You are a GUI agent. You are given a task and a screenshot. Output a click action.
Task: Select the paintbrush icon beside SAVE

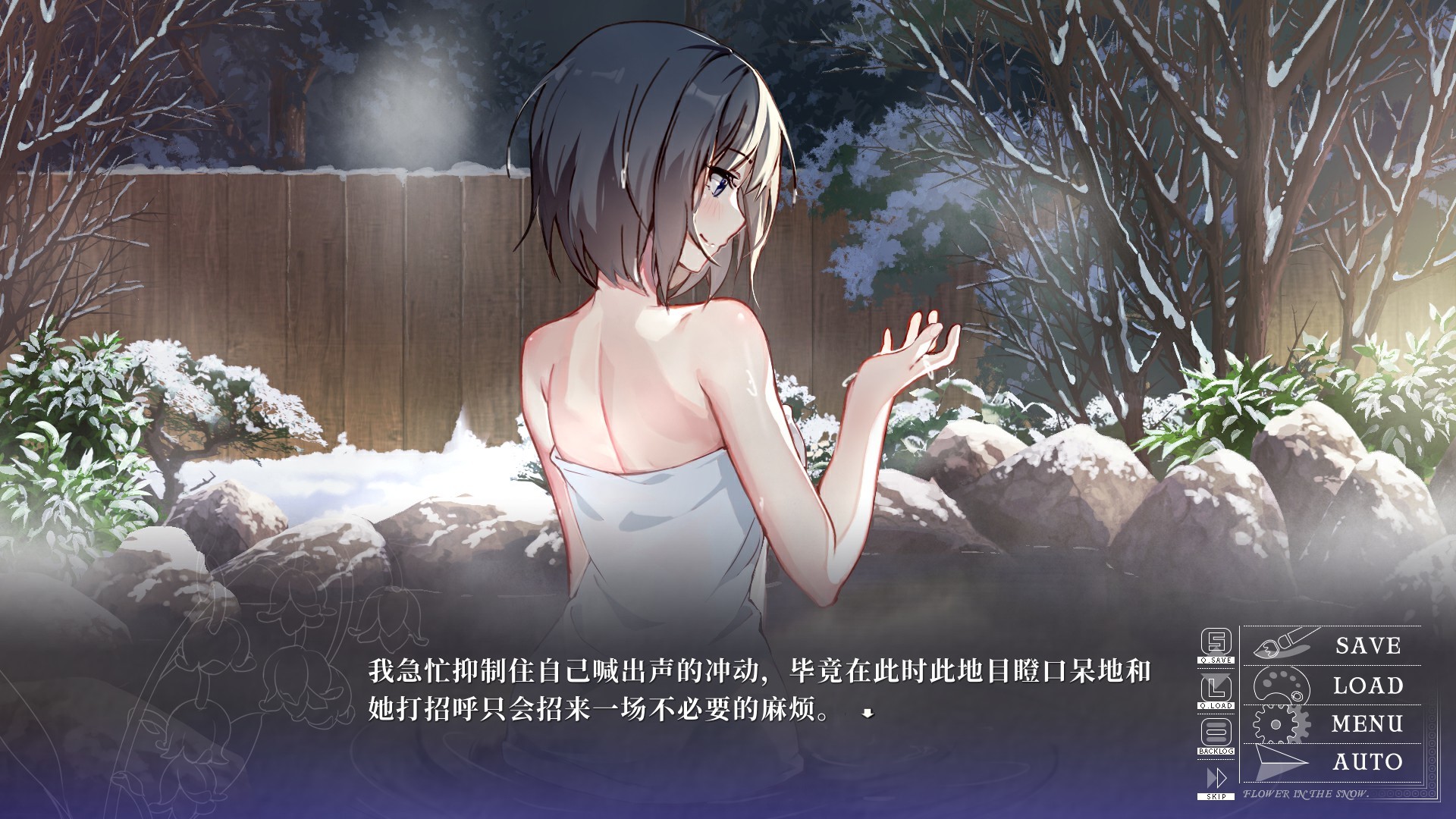coord(1282,644)
